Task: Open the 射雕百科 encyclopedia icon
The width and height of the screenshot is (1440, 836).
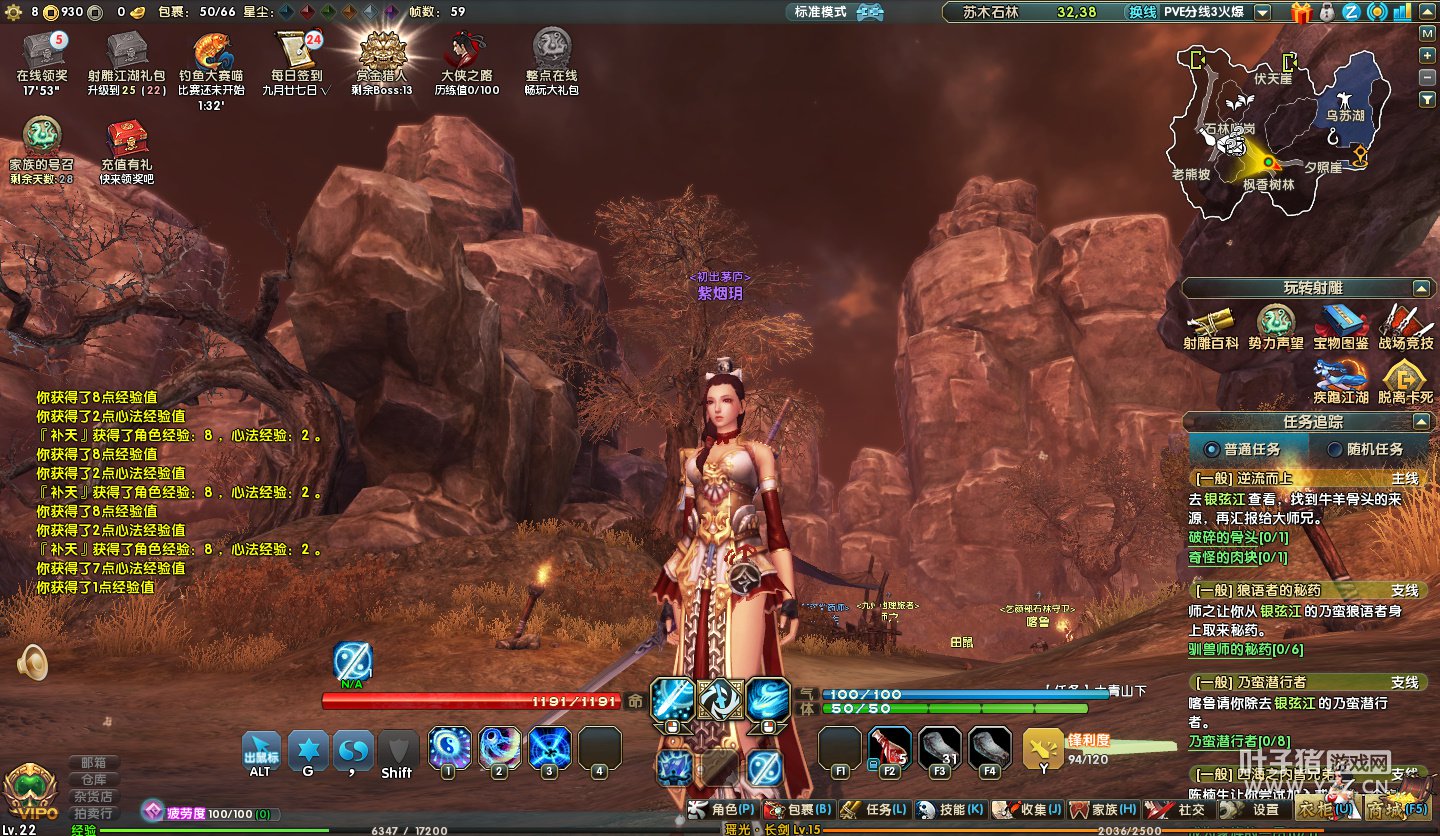Action: coord(1210,323)
